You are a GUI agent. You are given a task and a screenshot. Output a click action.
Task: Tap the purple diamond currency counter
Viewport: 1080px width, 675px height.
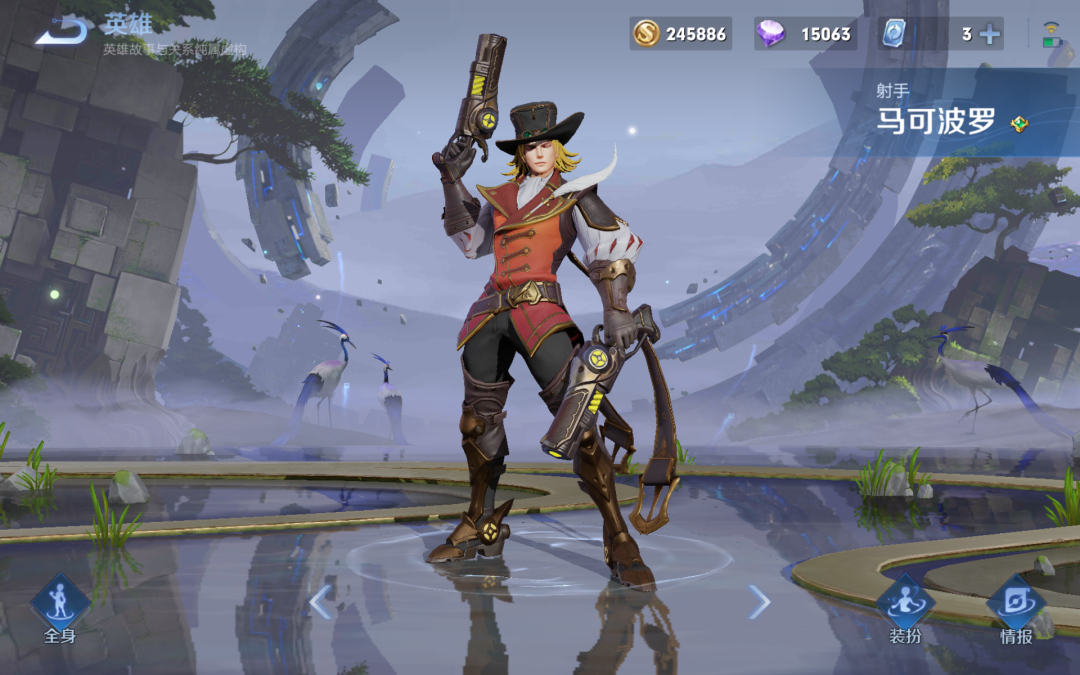pos(805,34)
